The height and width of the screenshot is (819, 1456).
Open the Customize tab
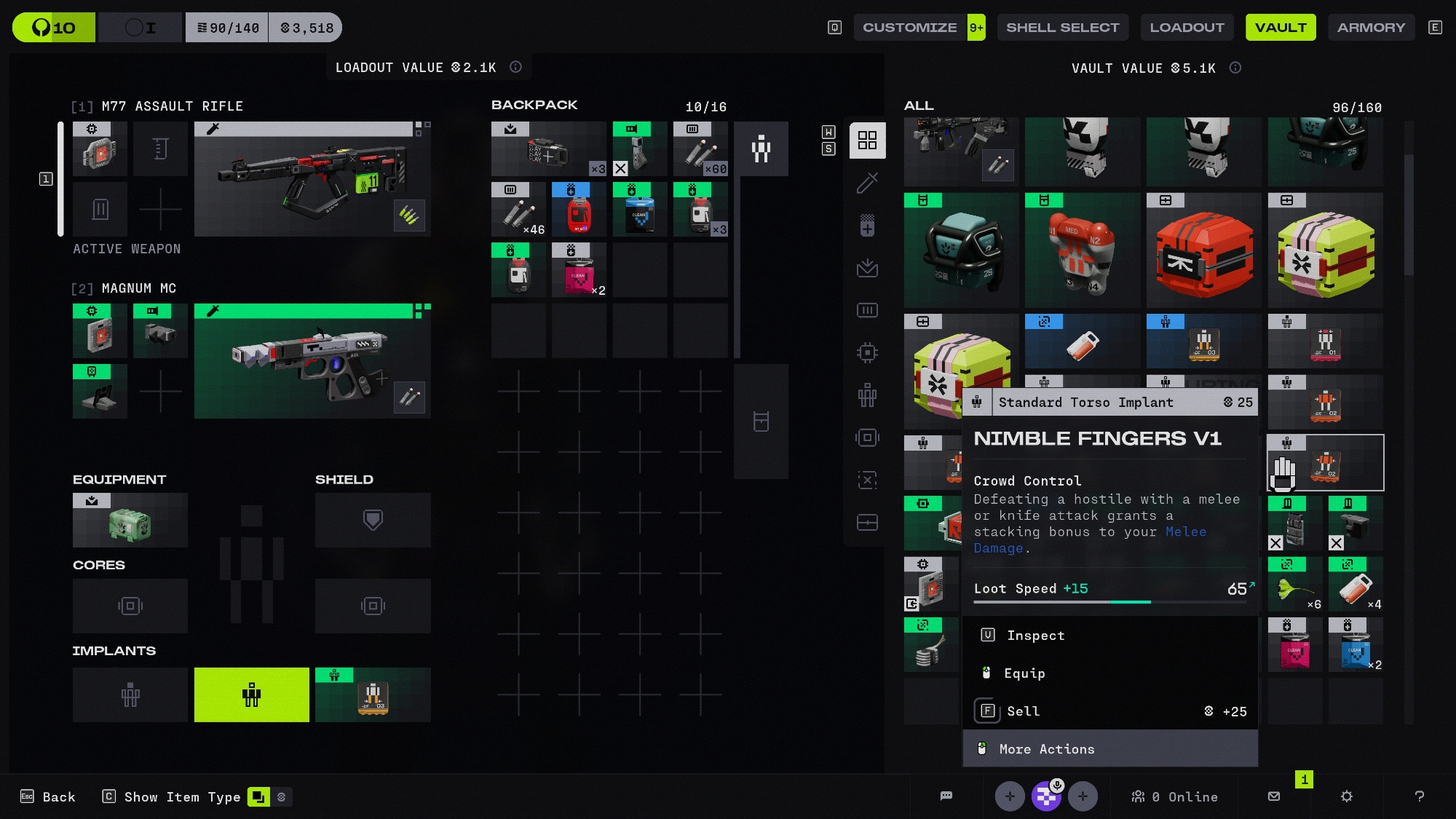click(x=909, y=28)
